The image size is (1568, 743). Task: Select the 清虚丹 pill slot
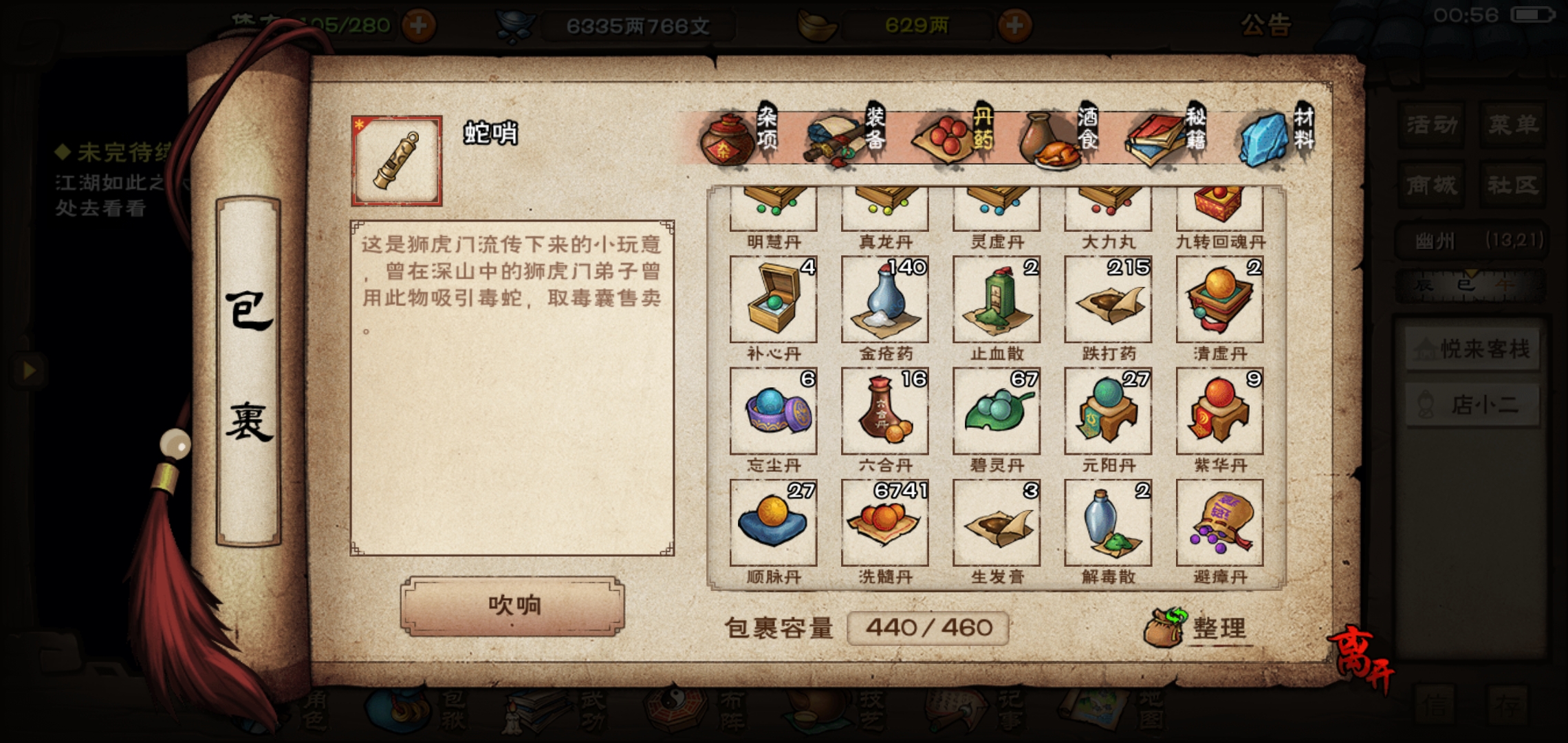click(x=1219, y=300)
